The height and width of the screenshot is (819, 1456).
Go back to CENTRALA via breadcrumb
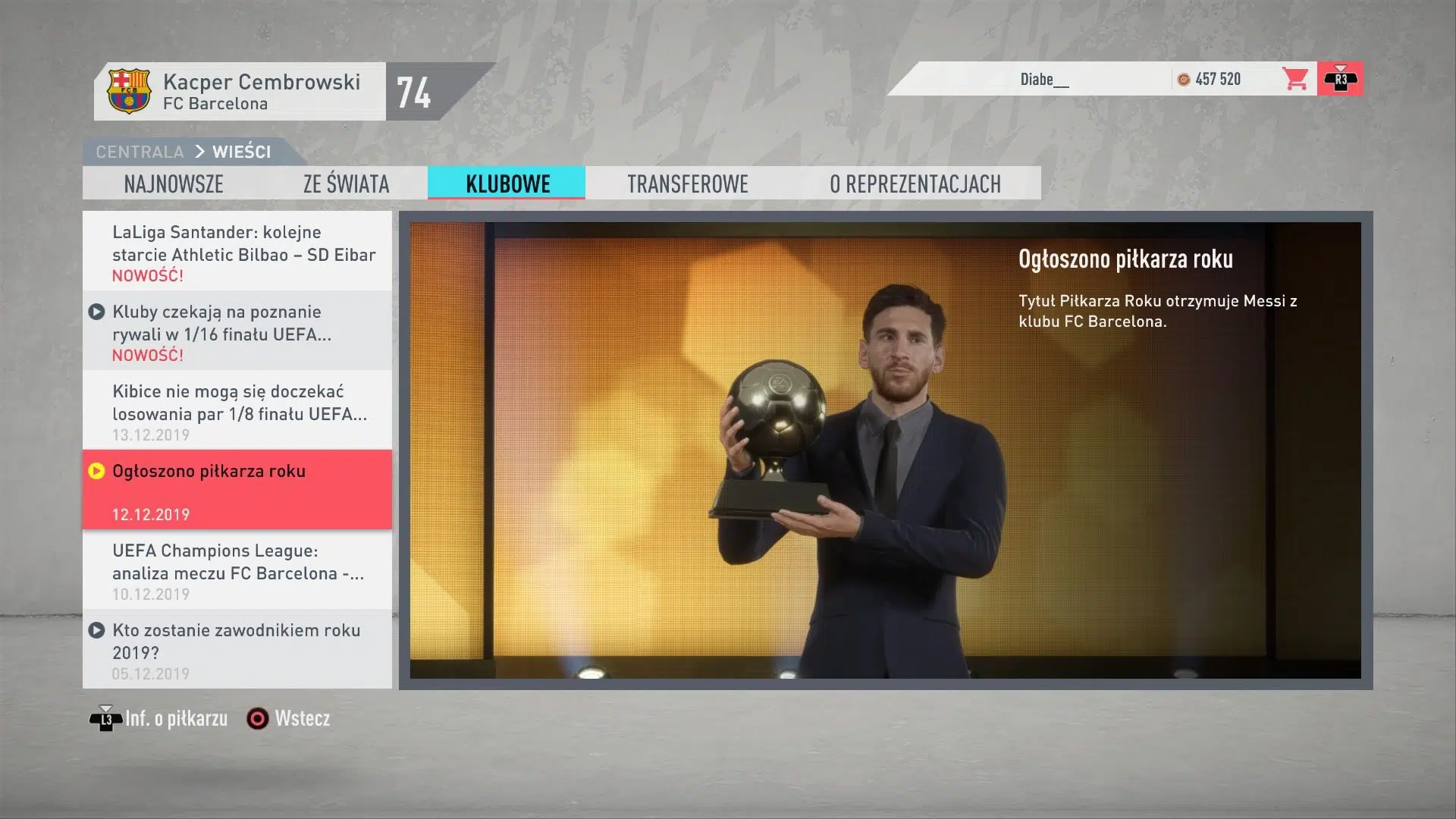click(x=140, y=152)
